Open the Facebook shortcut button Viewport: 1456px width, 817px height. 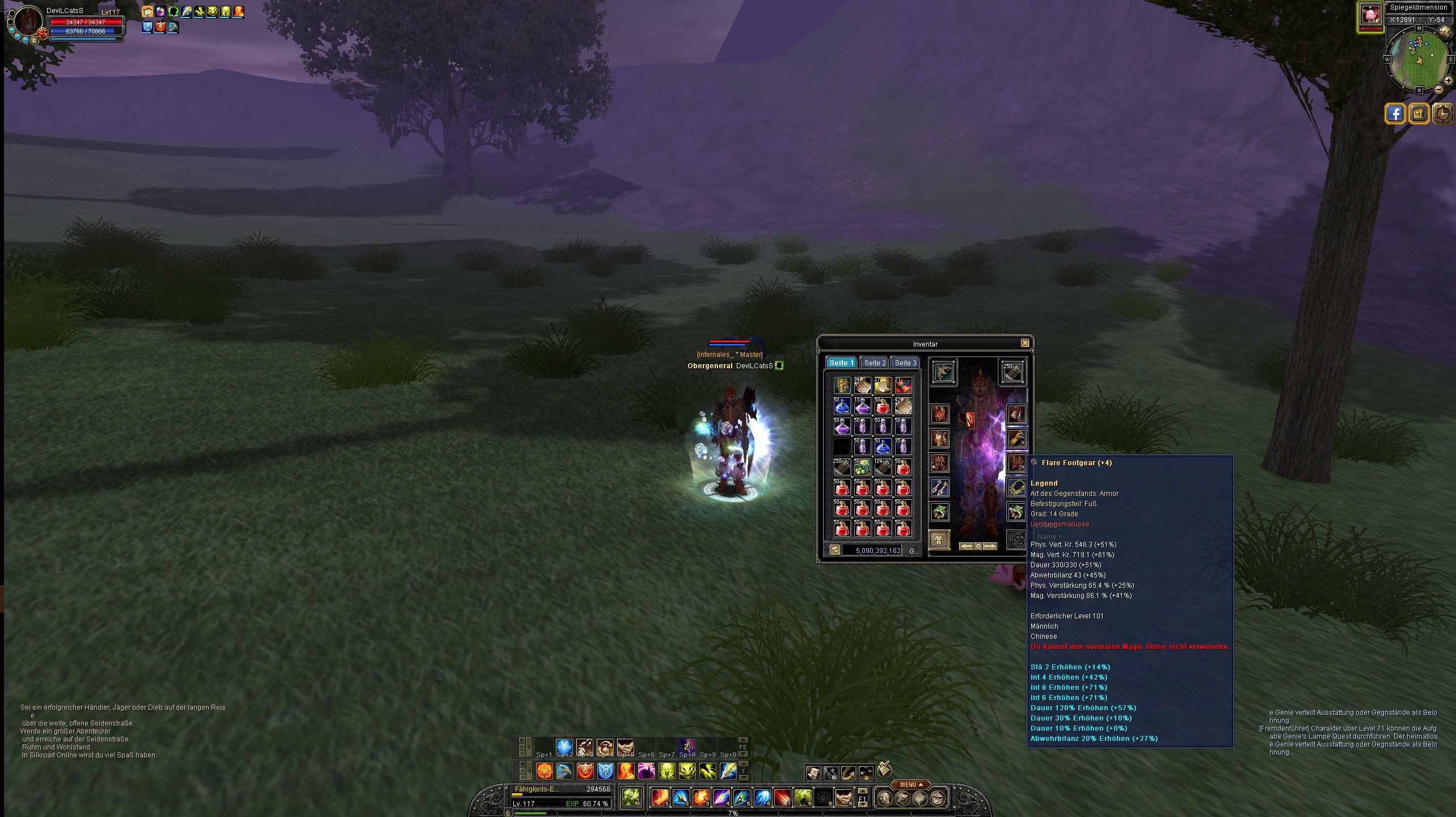click(1395, 113)
